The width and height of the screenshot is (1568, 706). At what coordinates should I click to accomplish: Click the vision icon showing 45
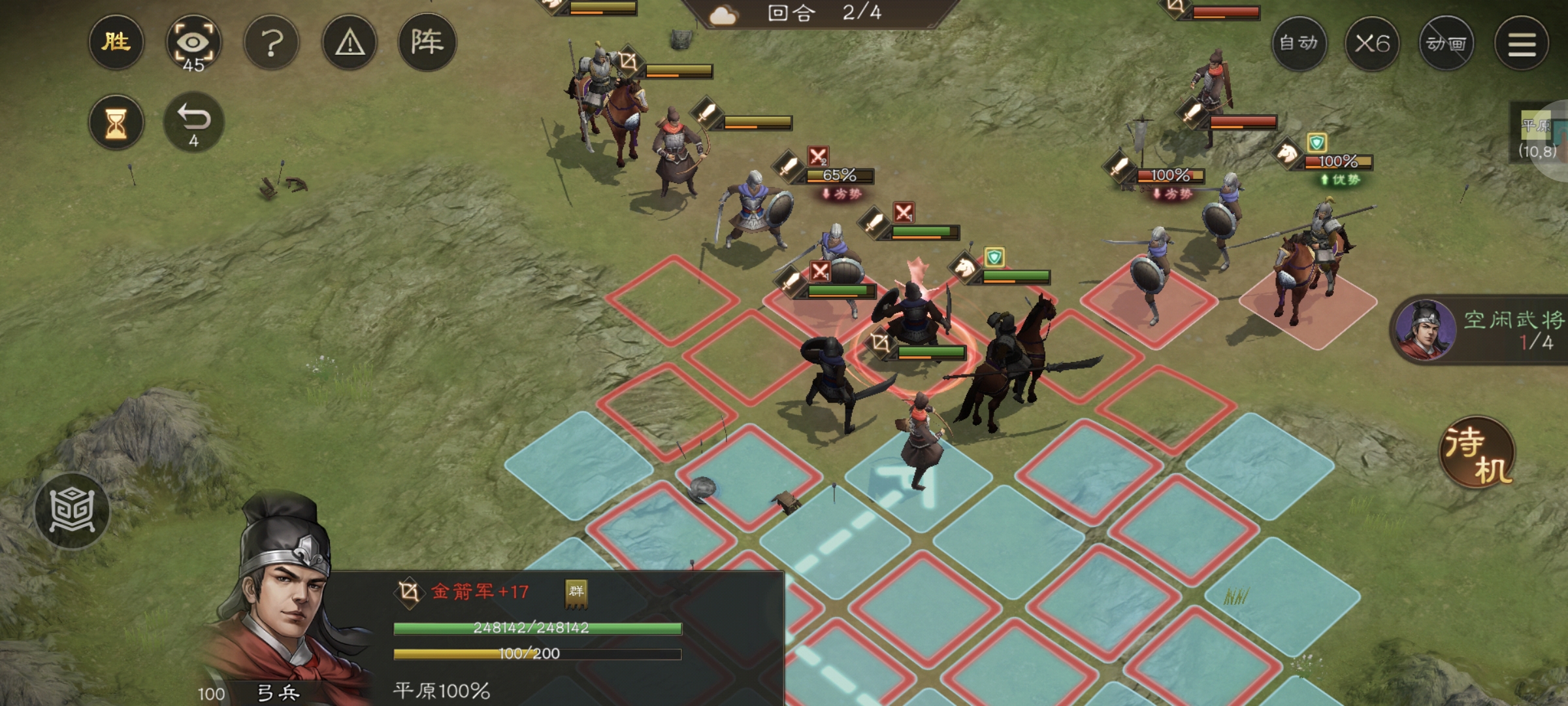(195, 41)
